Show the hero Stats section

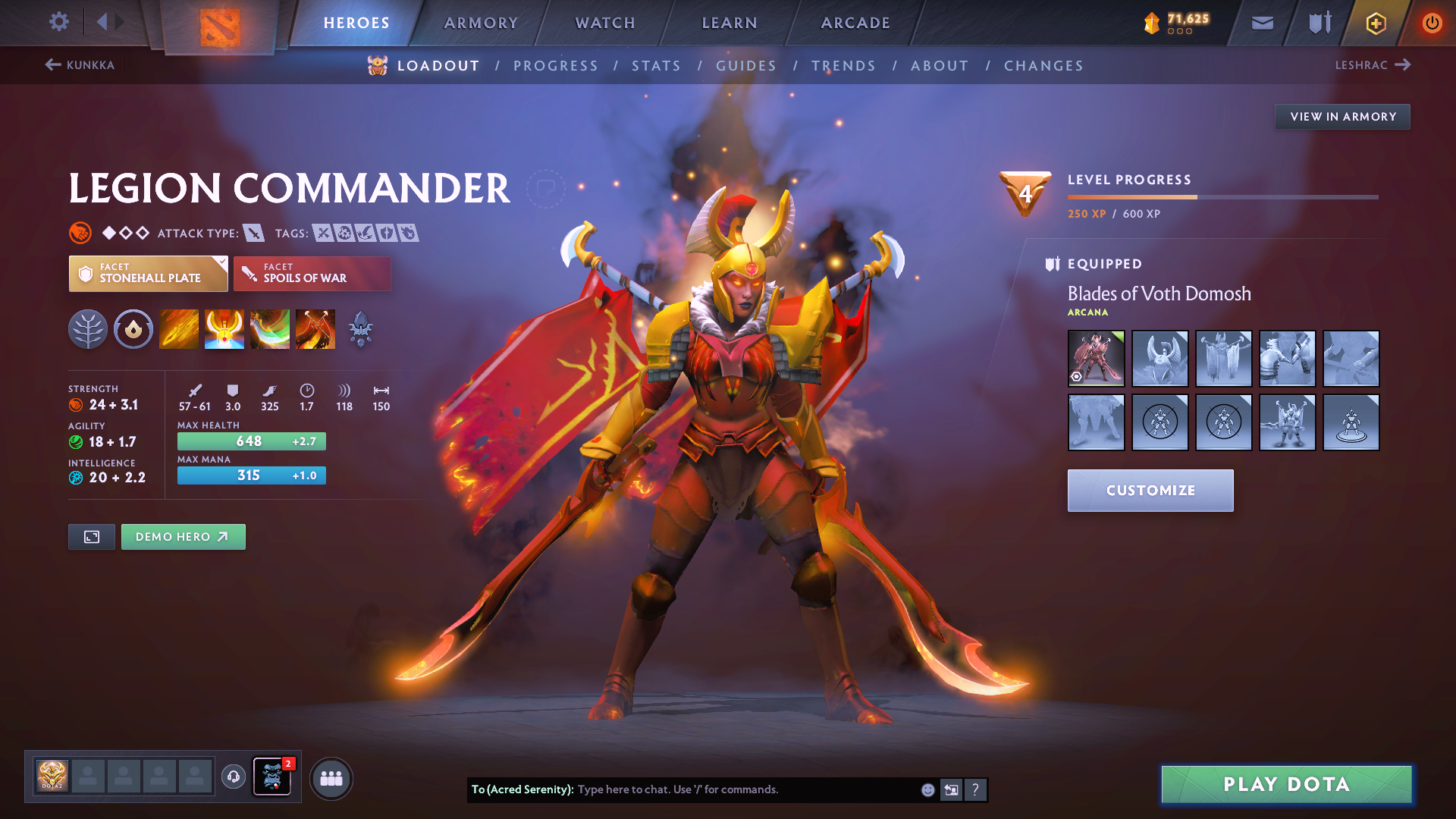tap(656, 66)
